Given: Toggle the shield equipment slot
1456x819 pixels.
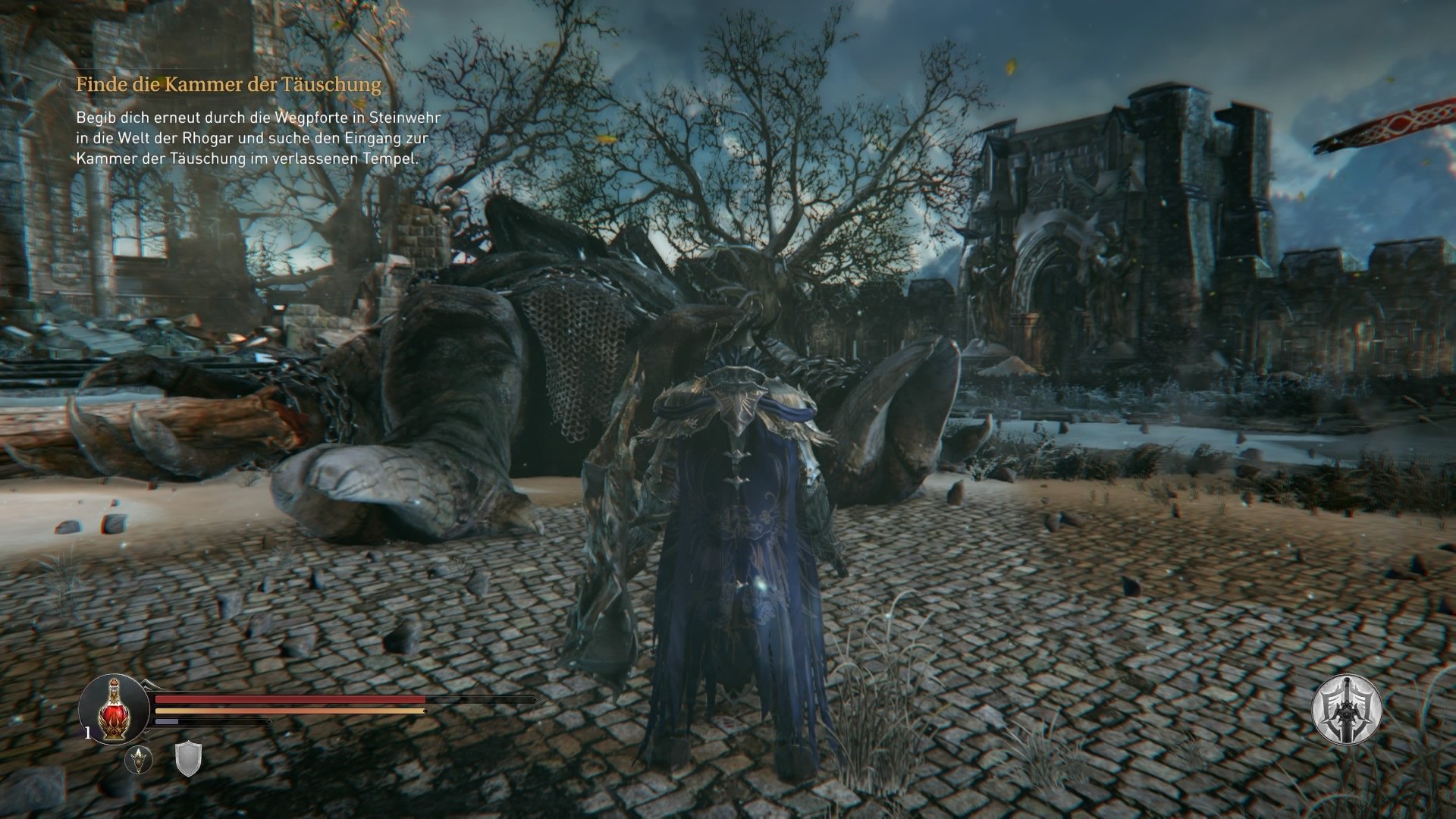Looking at the screenshot, I should [188, 761].
